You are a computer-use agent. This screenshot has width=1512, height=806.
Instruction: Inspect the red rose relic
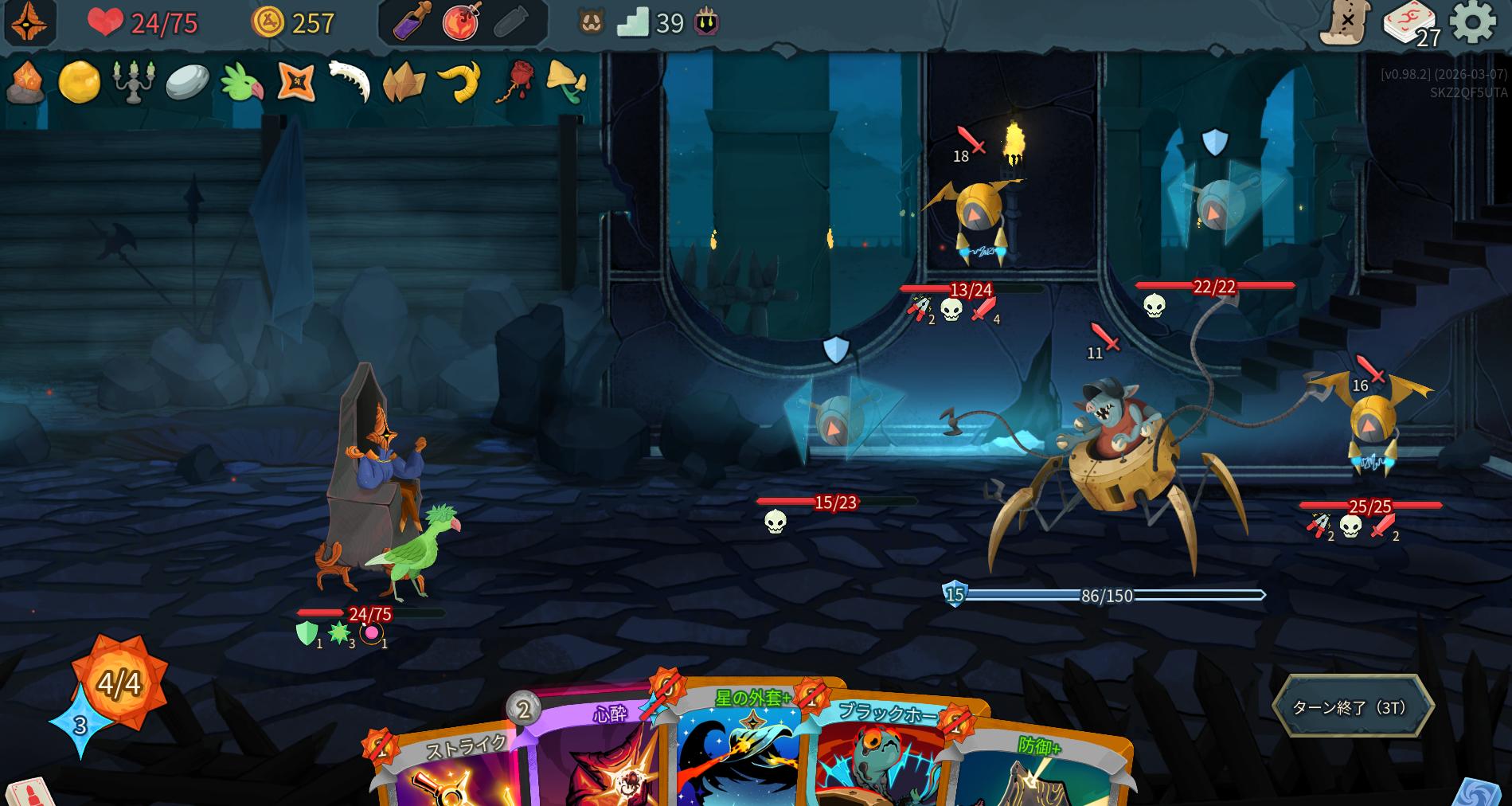pos(515,81)
